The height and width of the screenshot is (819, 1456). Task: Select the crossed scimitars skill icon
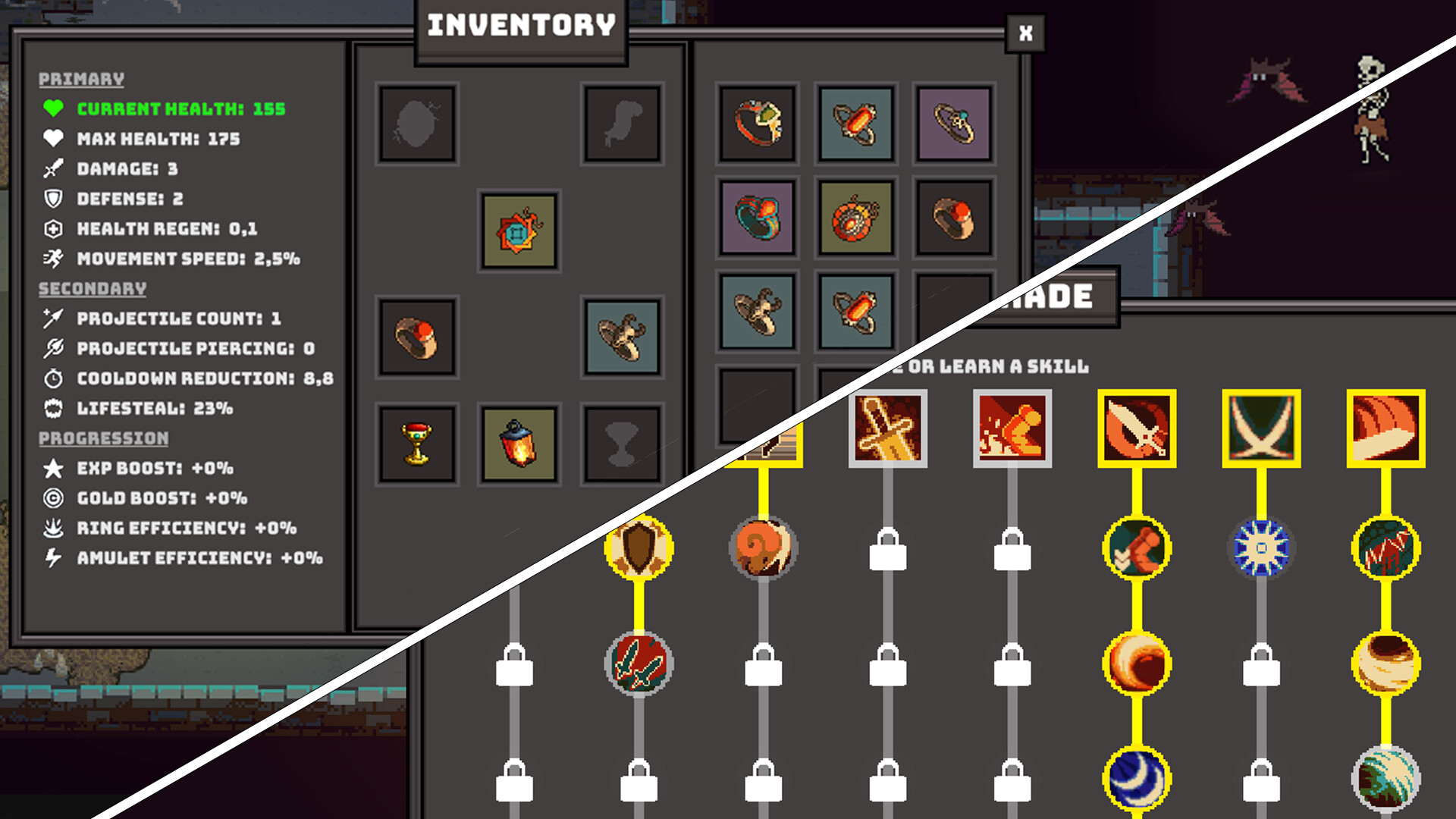[1259, 428]
